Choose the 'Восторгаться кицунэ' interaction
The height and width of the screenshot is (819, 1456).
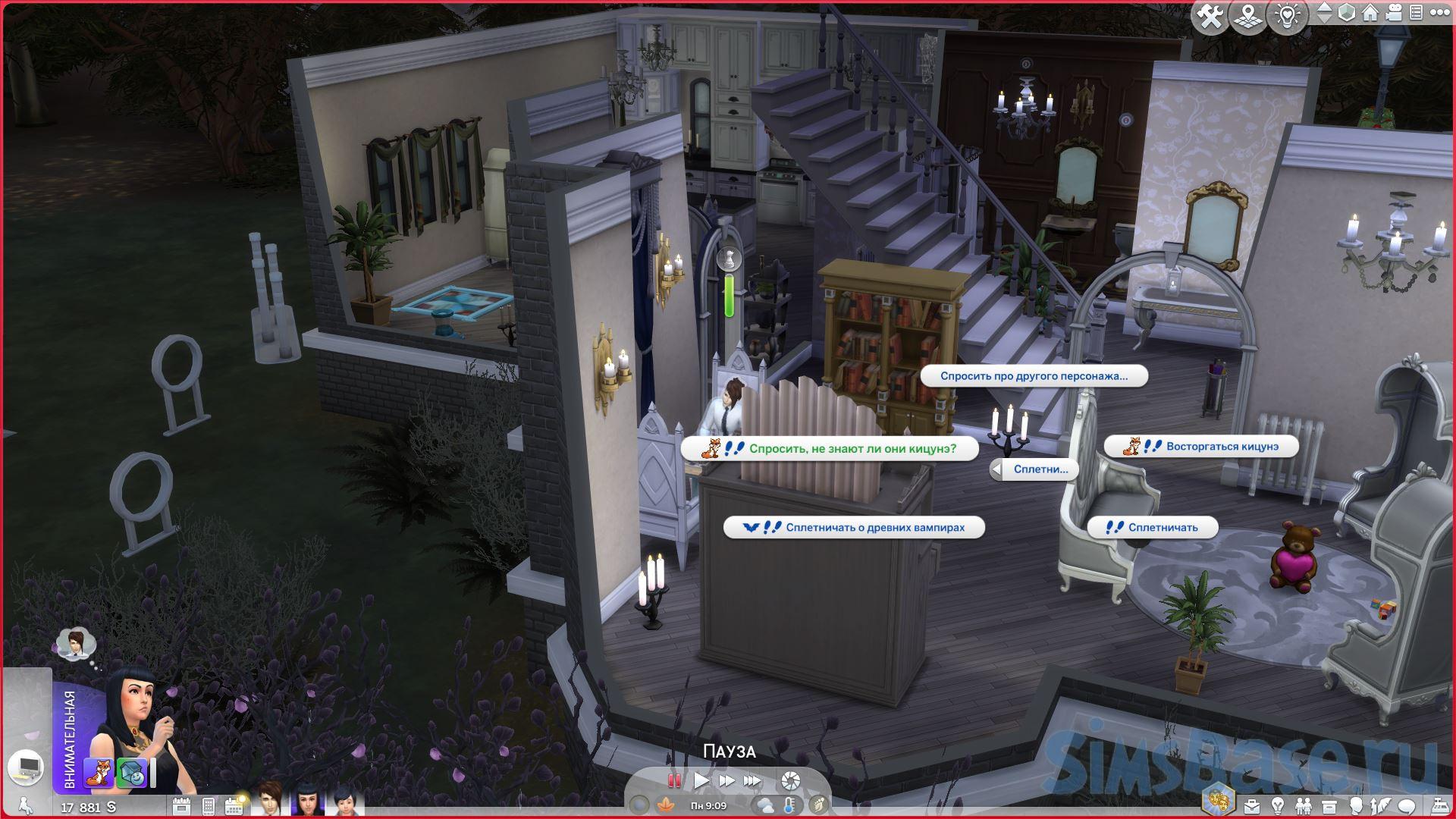[1201, 447]
